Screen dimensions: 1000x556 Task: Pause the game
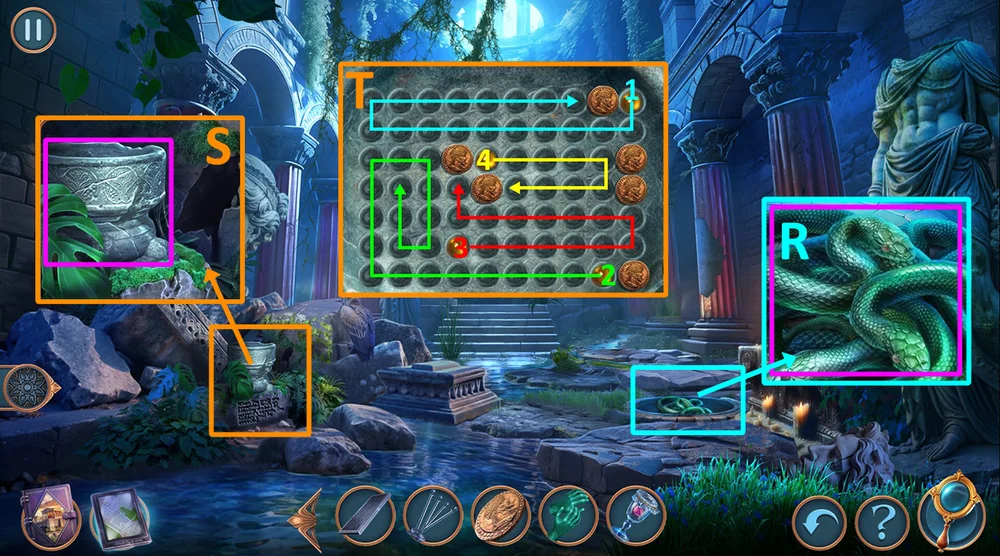[33, 29]
